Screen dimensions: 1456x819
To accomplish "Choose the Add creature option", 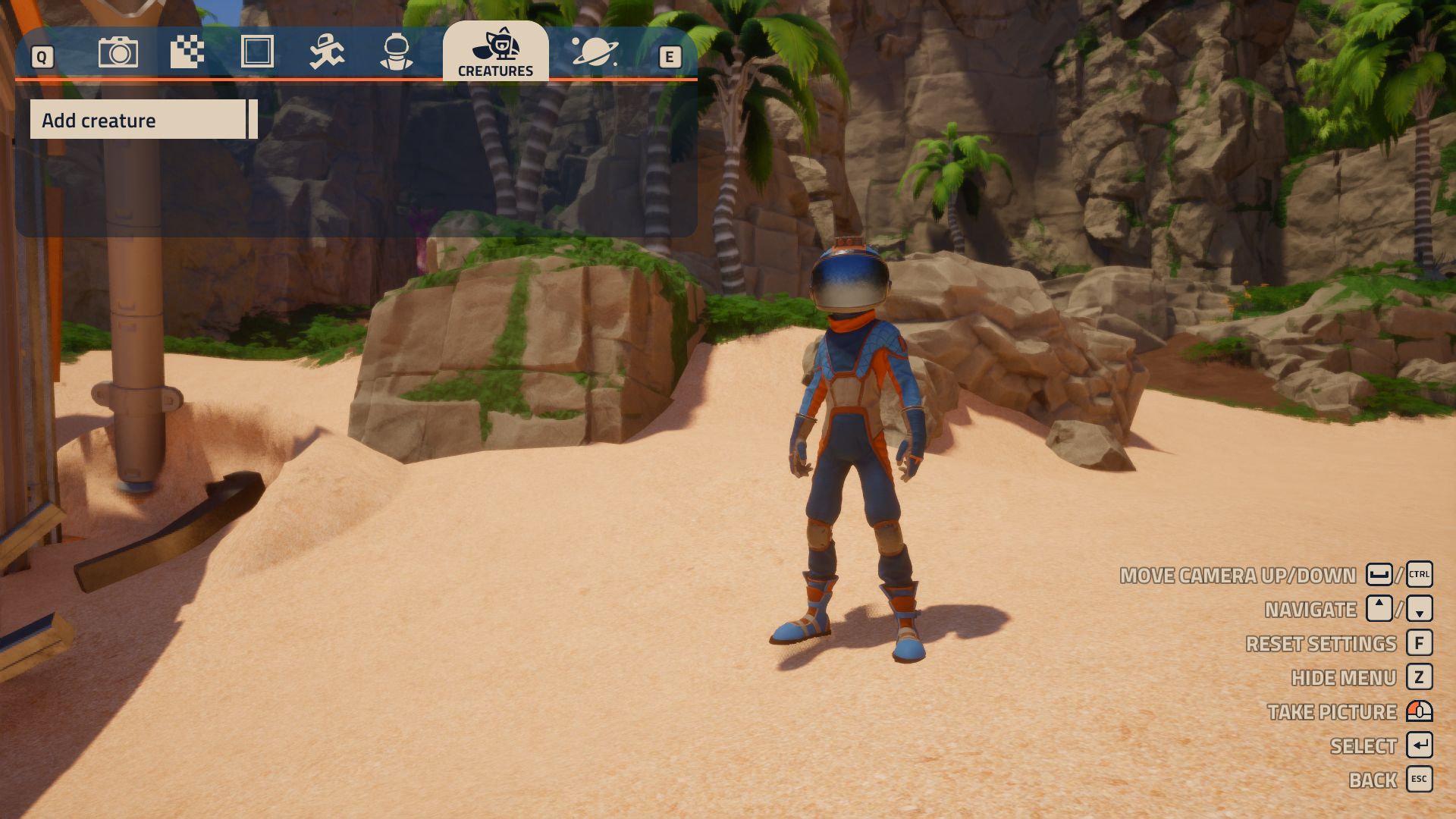I will (x=138, y=120).
